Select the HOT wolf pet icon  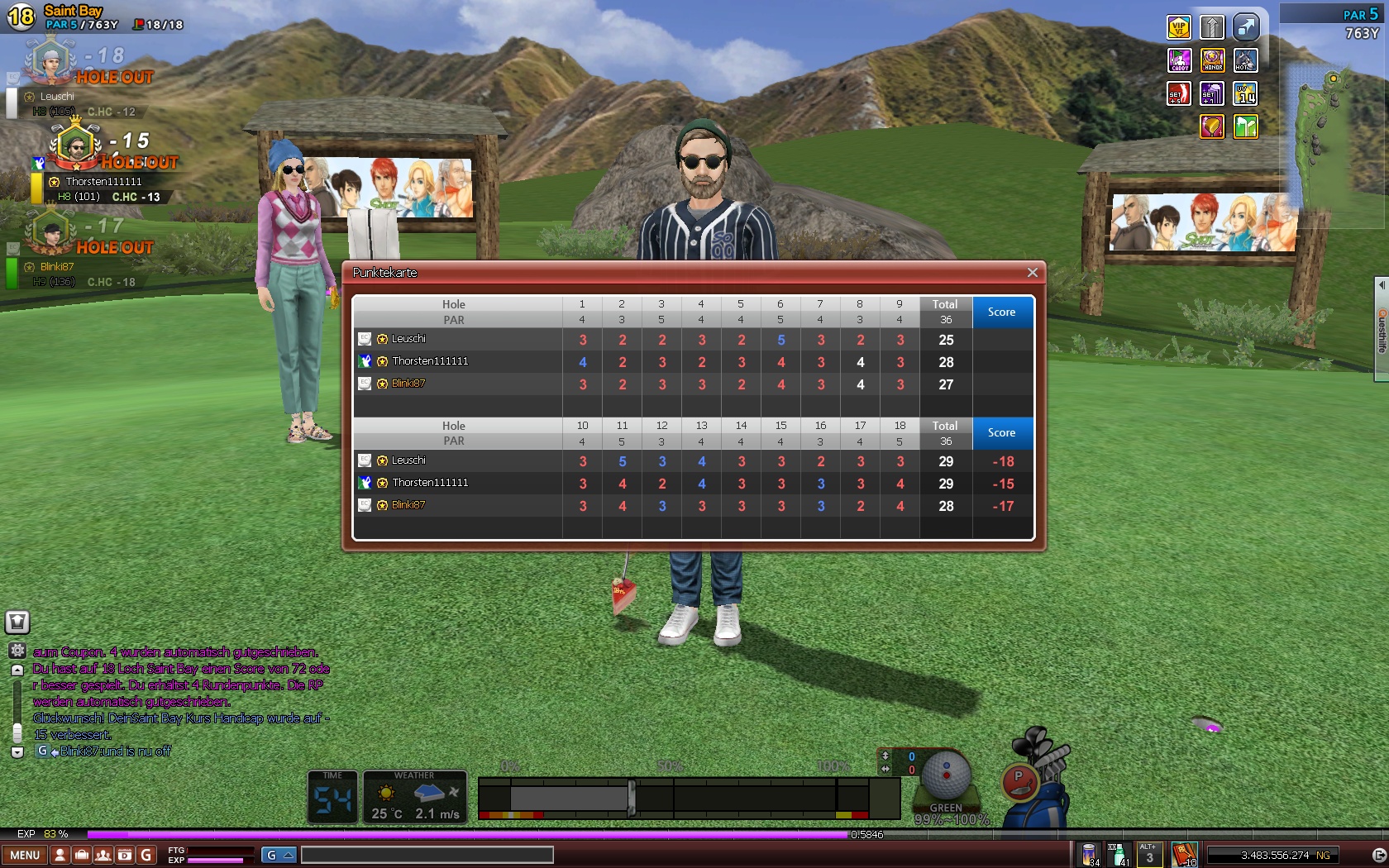1245,60
